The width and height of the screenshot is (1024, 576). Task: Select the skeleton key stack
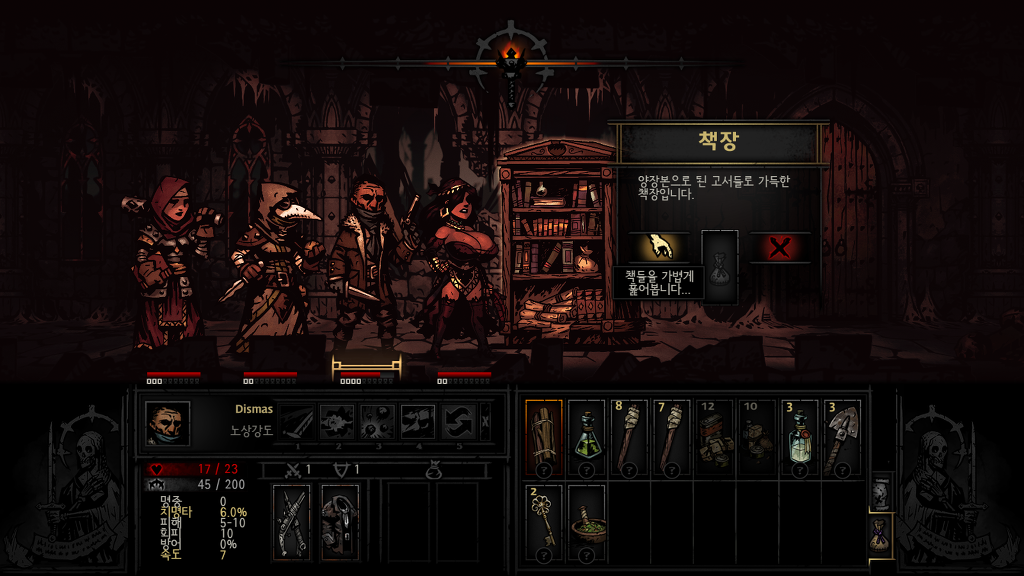pos(544,522)
